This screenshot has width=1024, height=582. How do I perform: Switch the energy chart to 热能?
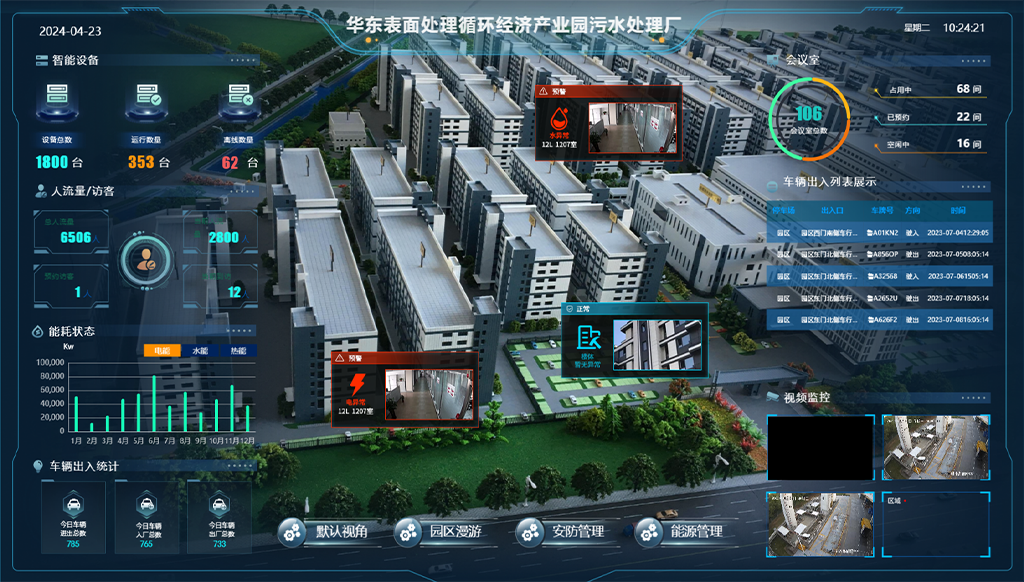(x=238, y=351)
